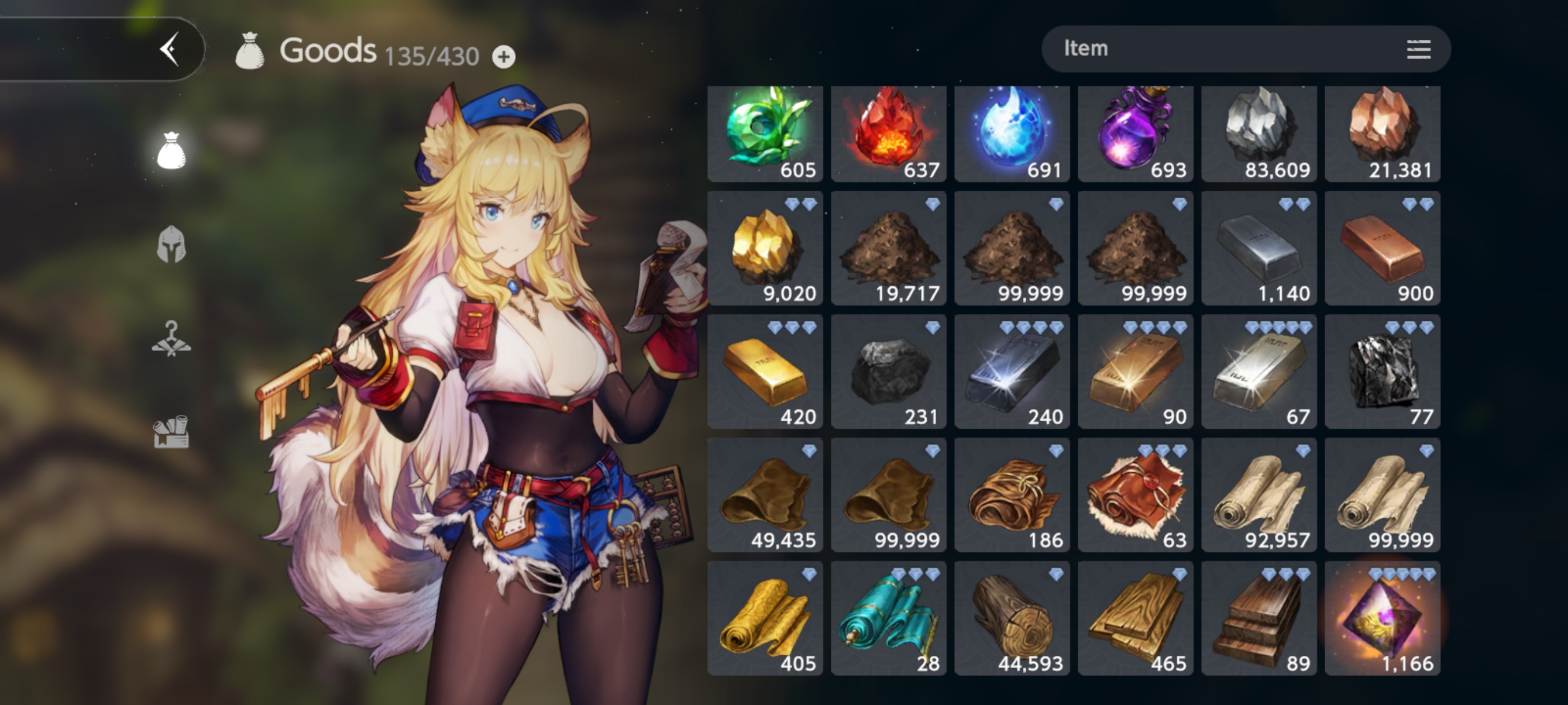Open the Item filter dropdown
Viewport: 1568px width, 705px height.
coord(1245,49)
